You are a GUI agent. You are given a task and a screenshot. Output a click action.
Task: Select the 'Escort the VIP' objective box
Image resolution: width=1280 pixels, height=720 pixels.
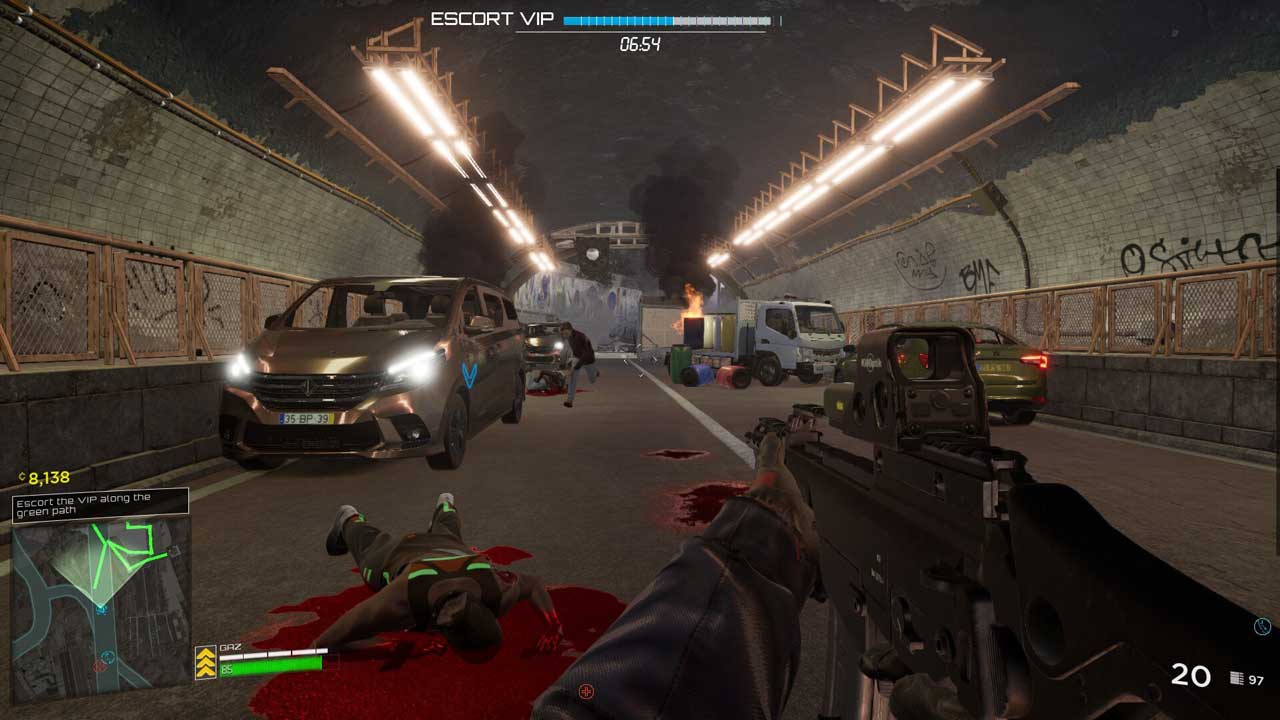tap(100, 503)
